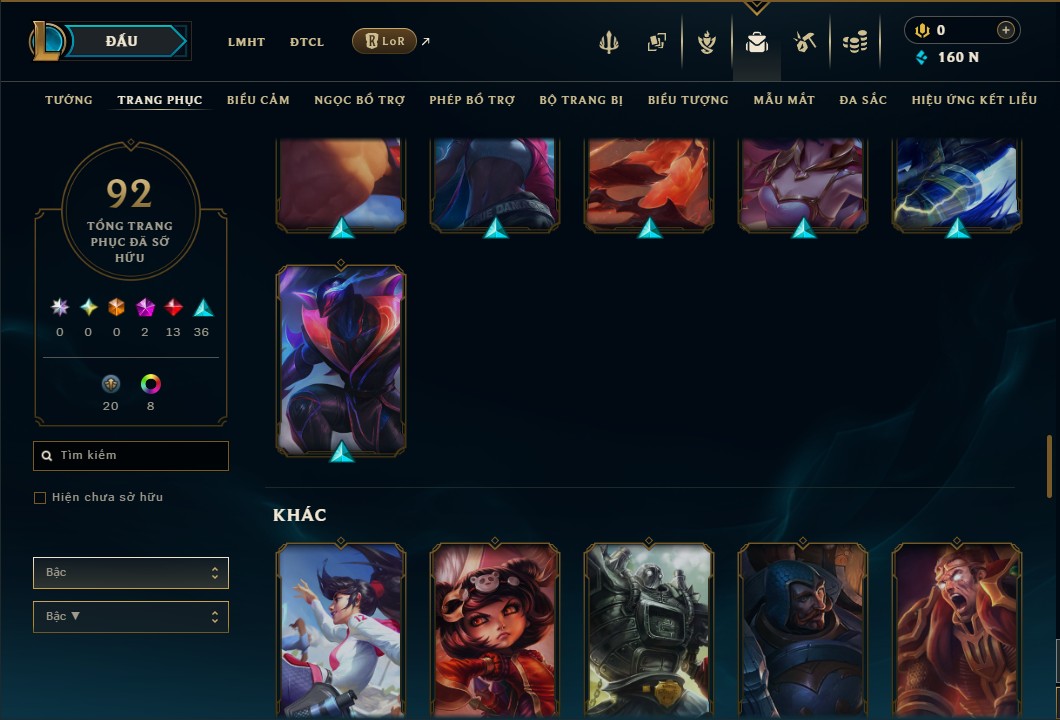The height and width of the screenshot is (720, 1060).
Task: Choose the robot Blitzcrank skin card
Action: click(x=649, y=630)
